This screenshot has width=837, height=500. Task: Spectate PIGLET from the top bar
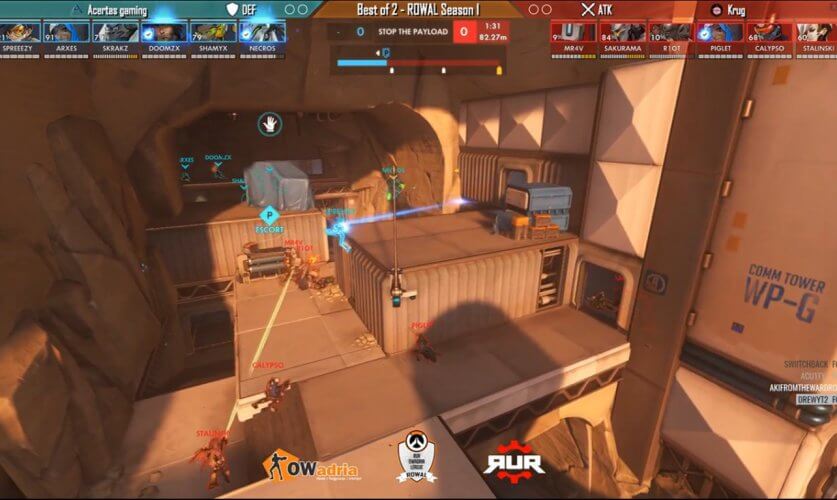pyautogui.click(x=718, y=36)
